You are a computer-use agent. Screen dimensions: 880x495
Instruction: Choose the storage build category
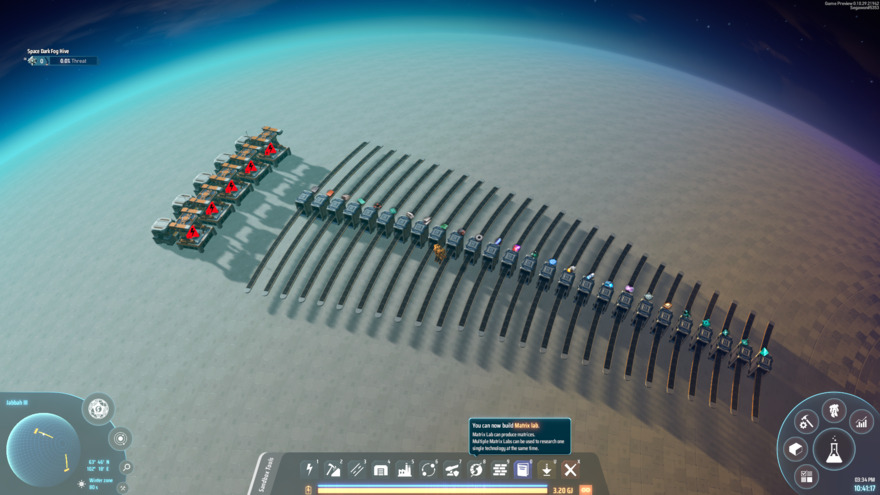(381, 469)
